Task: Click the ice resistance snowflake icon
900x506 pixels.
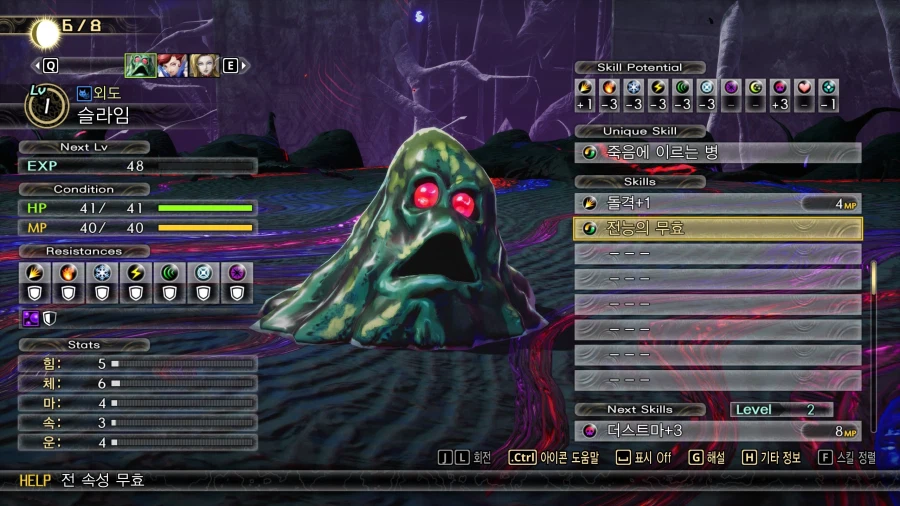Action: [x=98, y=272]
